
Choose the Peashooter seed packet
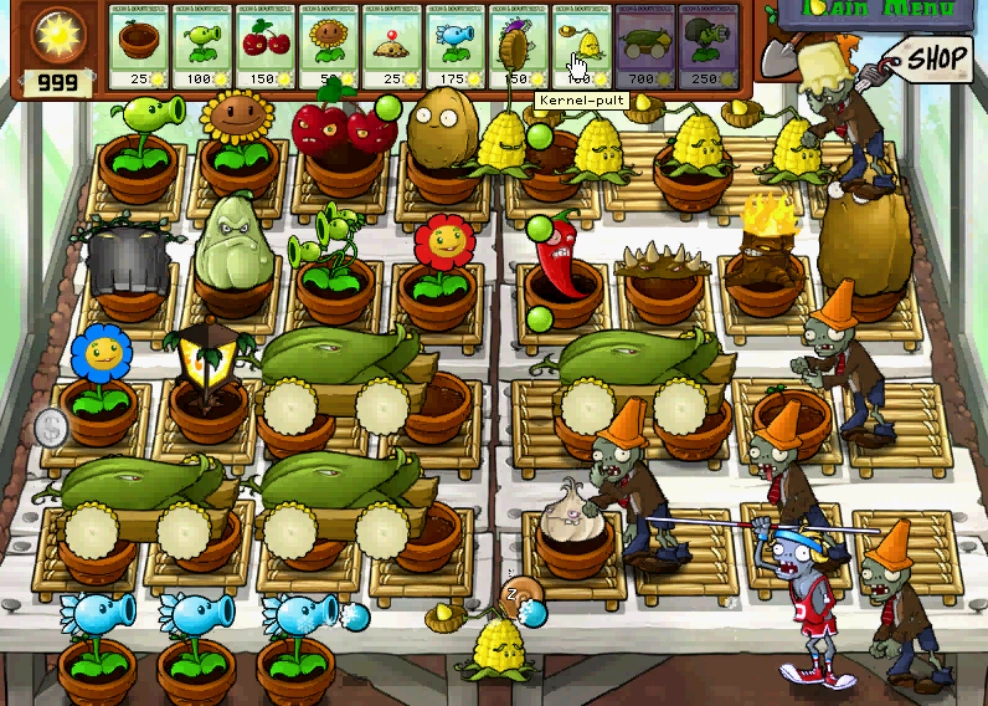pos(202,46)
